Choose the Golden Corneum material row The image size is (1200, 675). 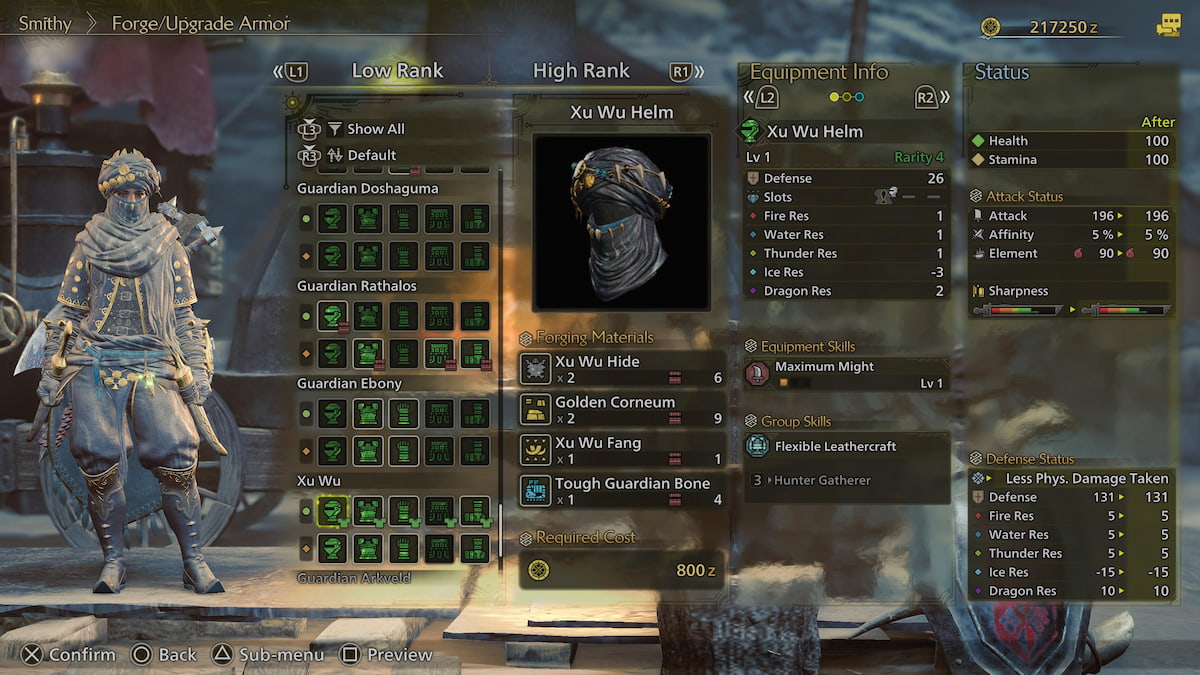coord(622,409)
